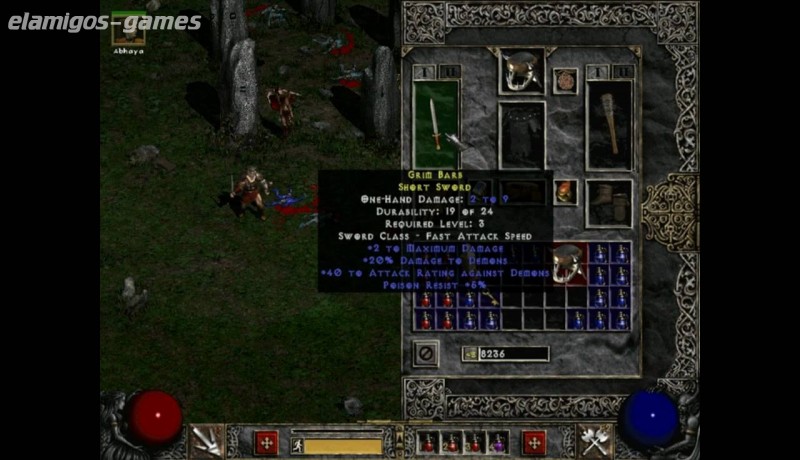This screenshot has width=800, height=460.
Task: Toggle the run/walk button
Action: 297,443
